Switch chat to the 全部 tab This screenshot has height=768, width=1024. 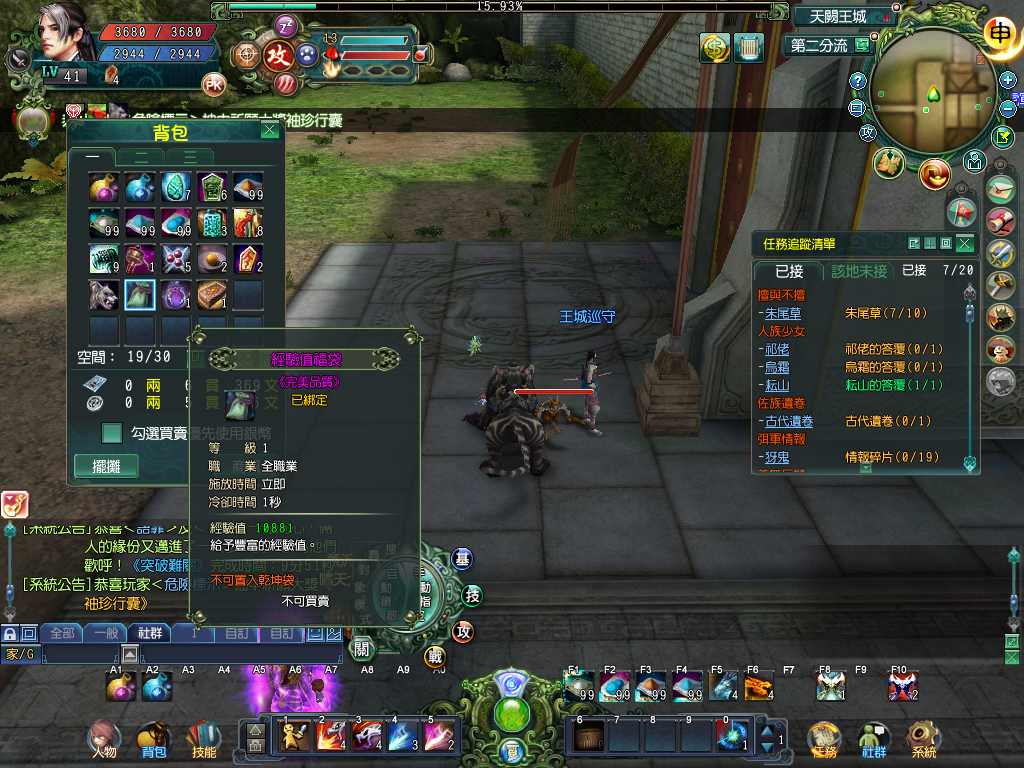(x=62, y=633)
